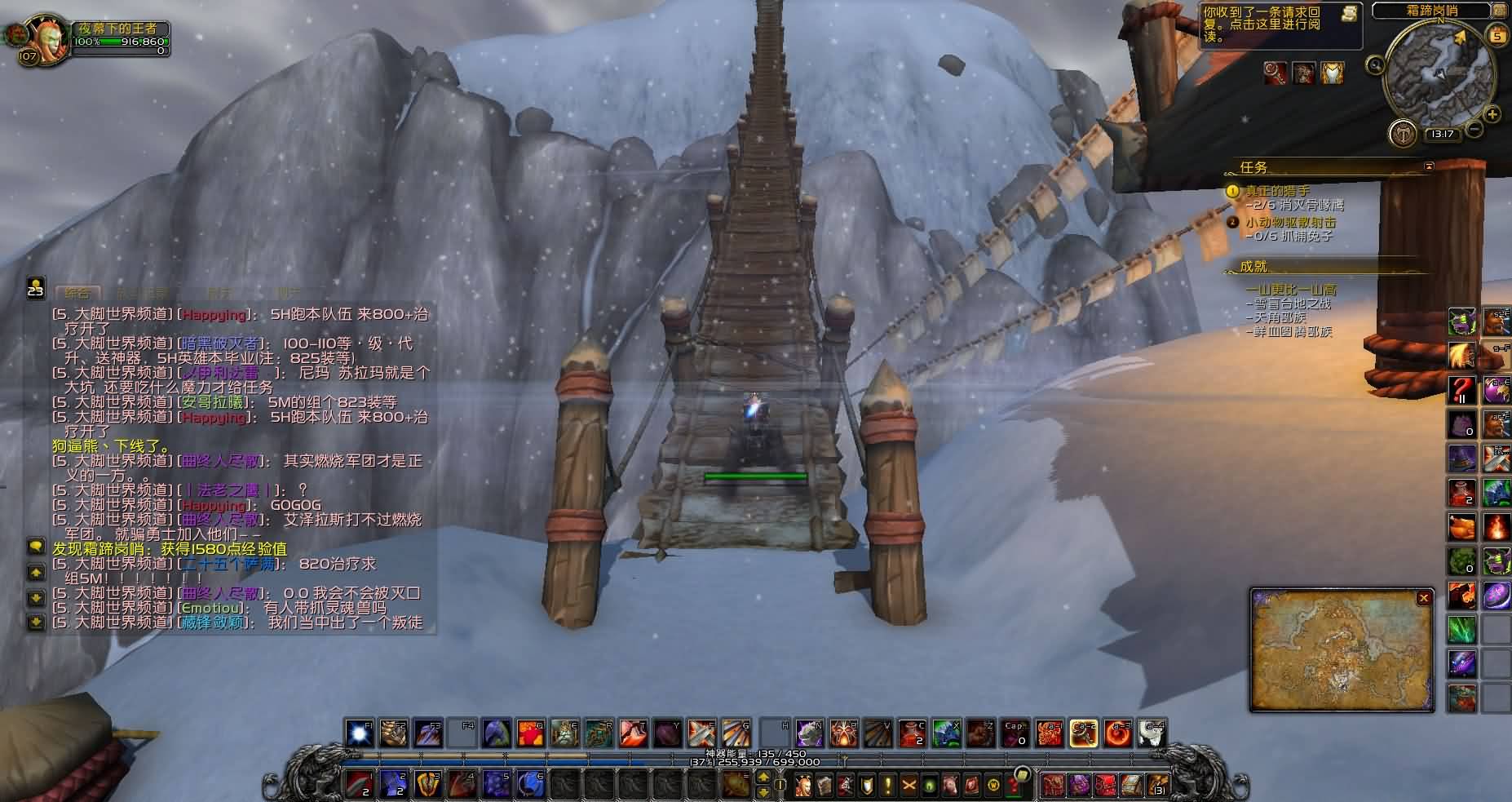This screenshot has width=1512, height=802.
Task: Use the roast chicken food item
Action: 1461,527
